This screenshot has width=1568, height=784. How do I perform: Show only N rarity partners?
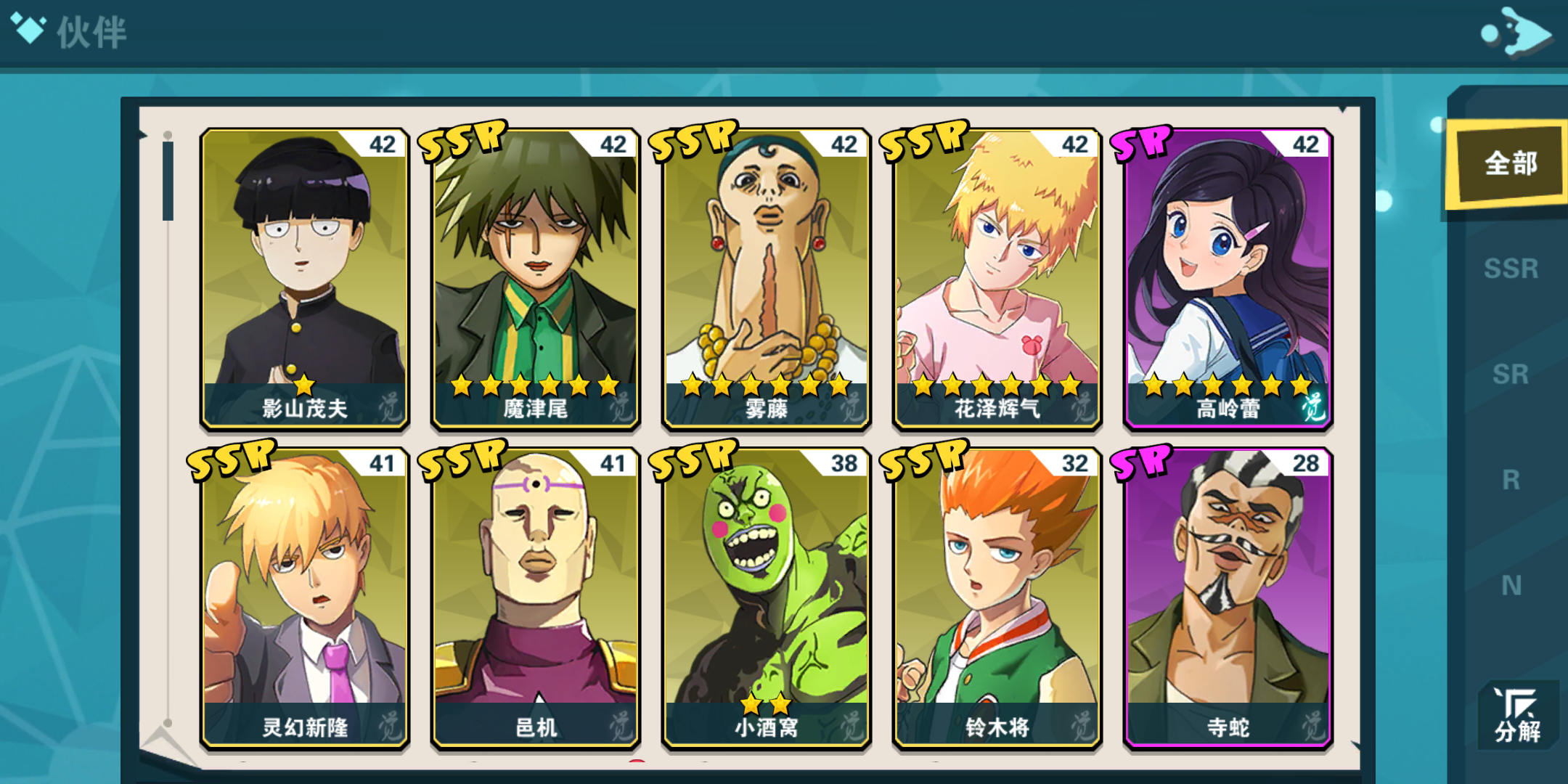[x=1511, y=585]
